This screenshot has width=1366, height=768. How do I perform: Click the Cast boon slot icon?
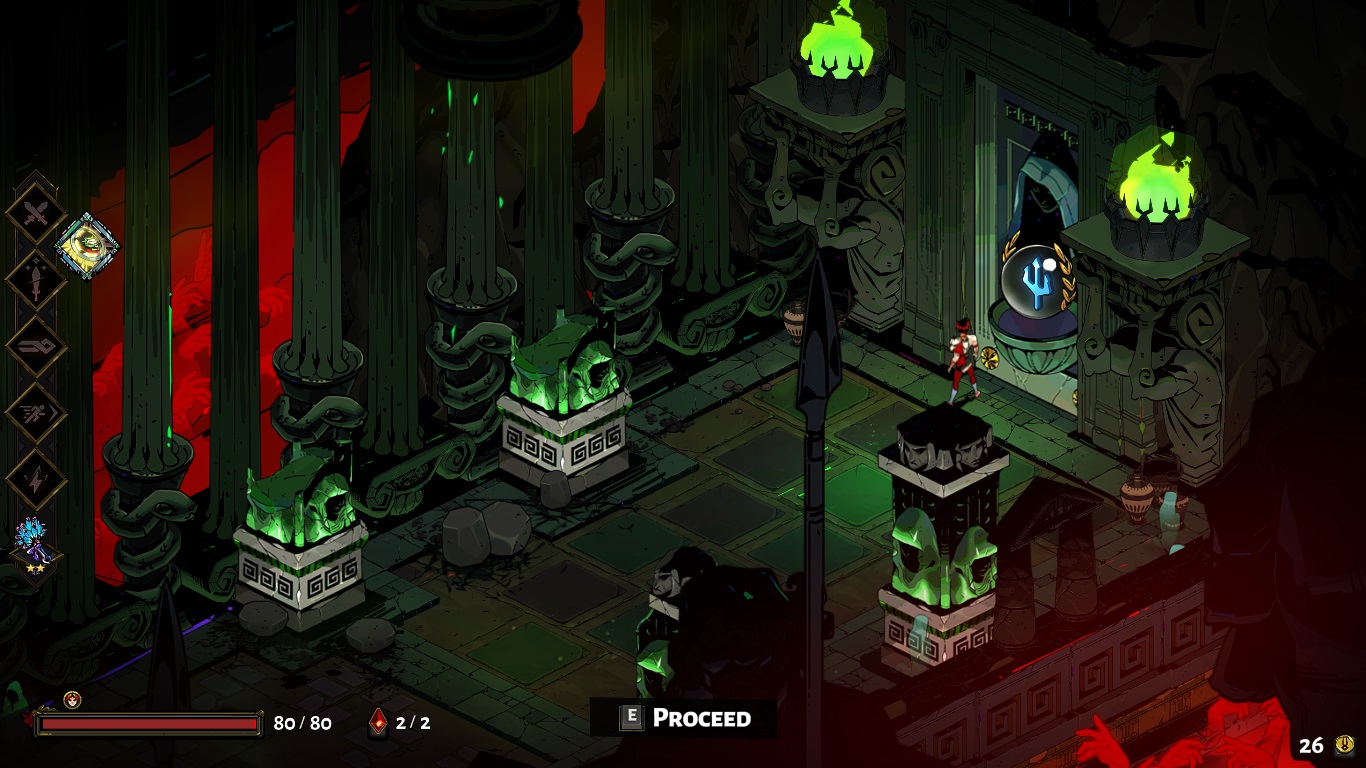36,347
